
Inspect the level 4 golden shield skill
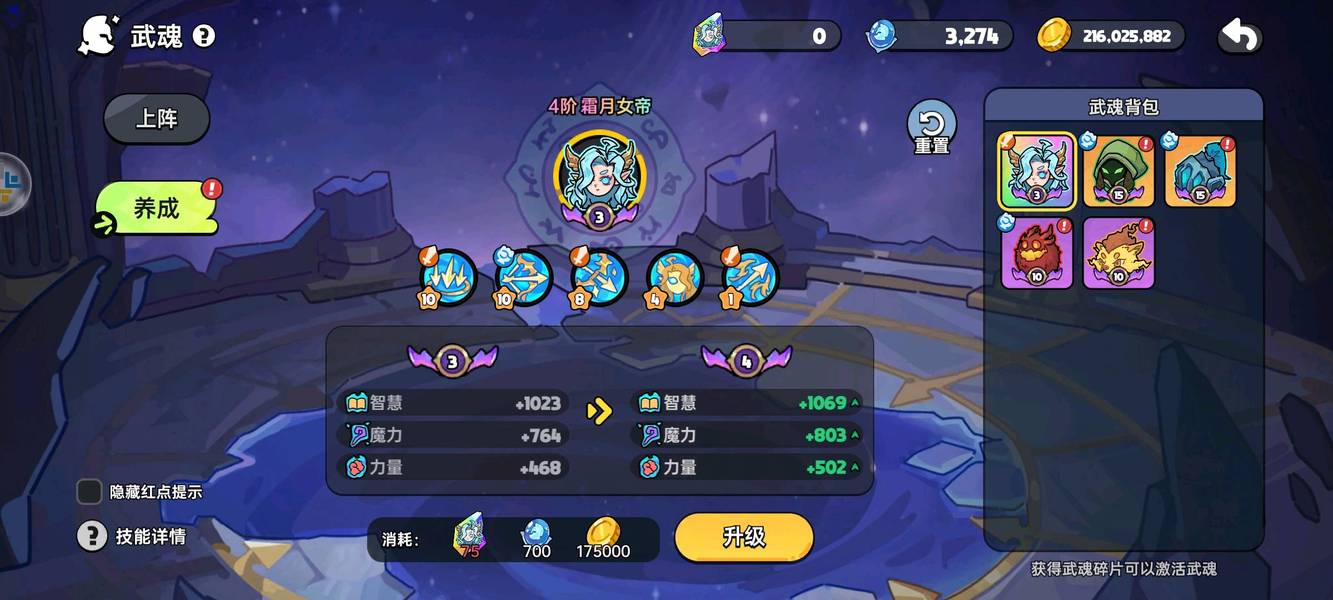coord(675,276)
